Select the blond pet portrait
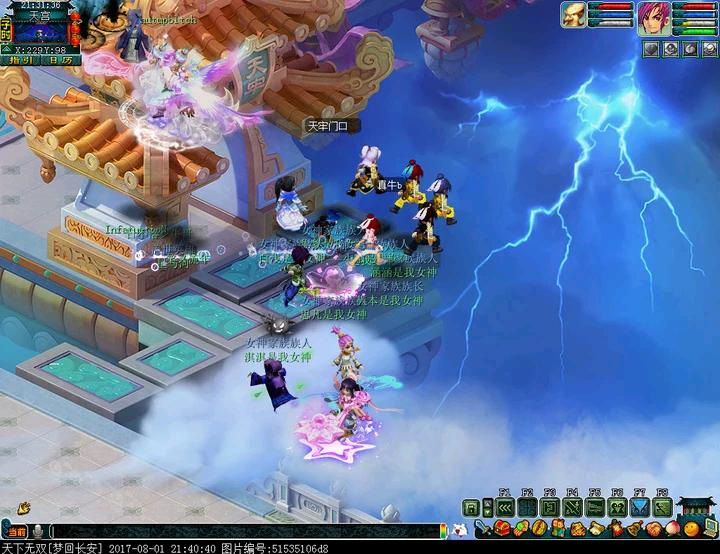The height and width of the screenshot is (554, 720). [x=574, y=15]
